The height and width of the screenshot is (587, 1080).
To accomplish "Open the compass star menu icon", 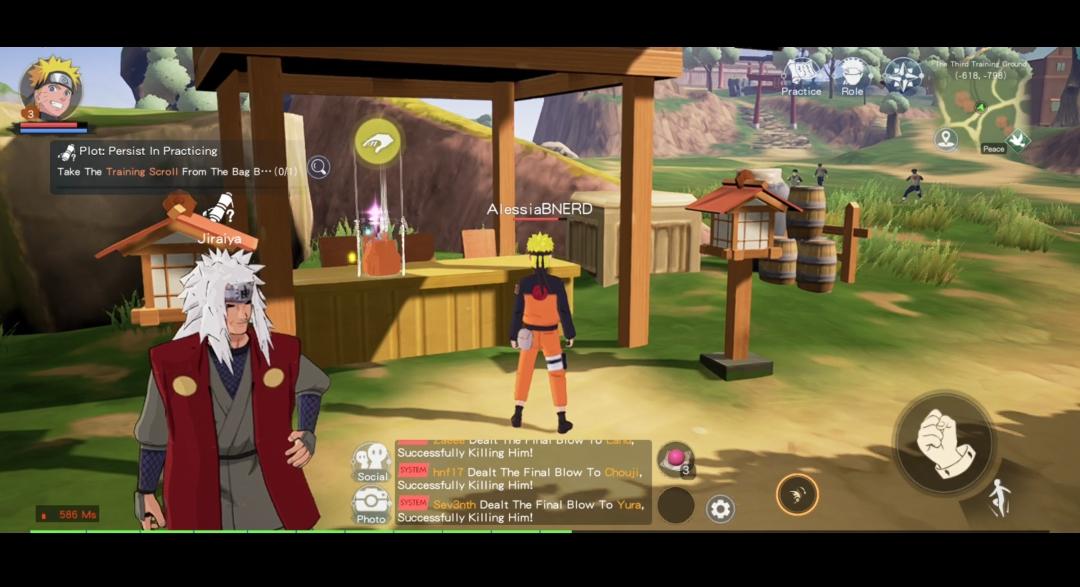I will coord(902,76).
